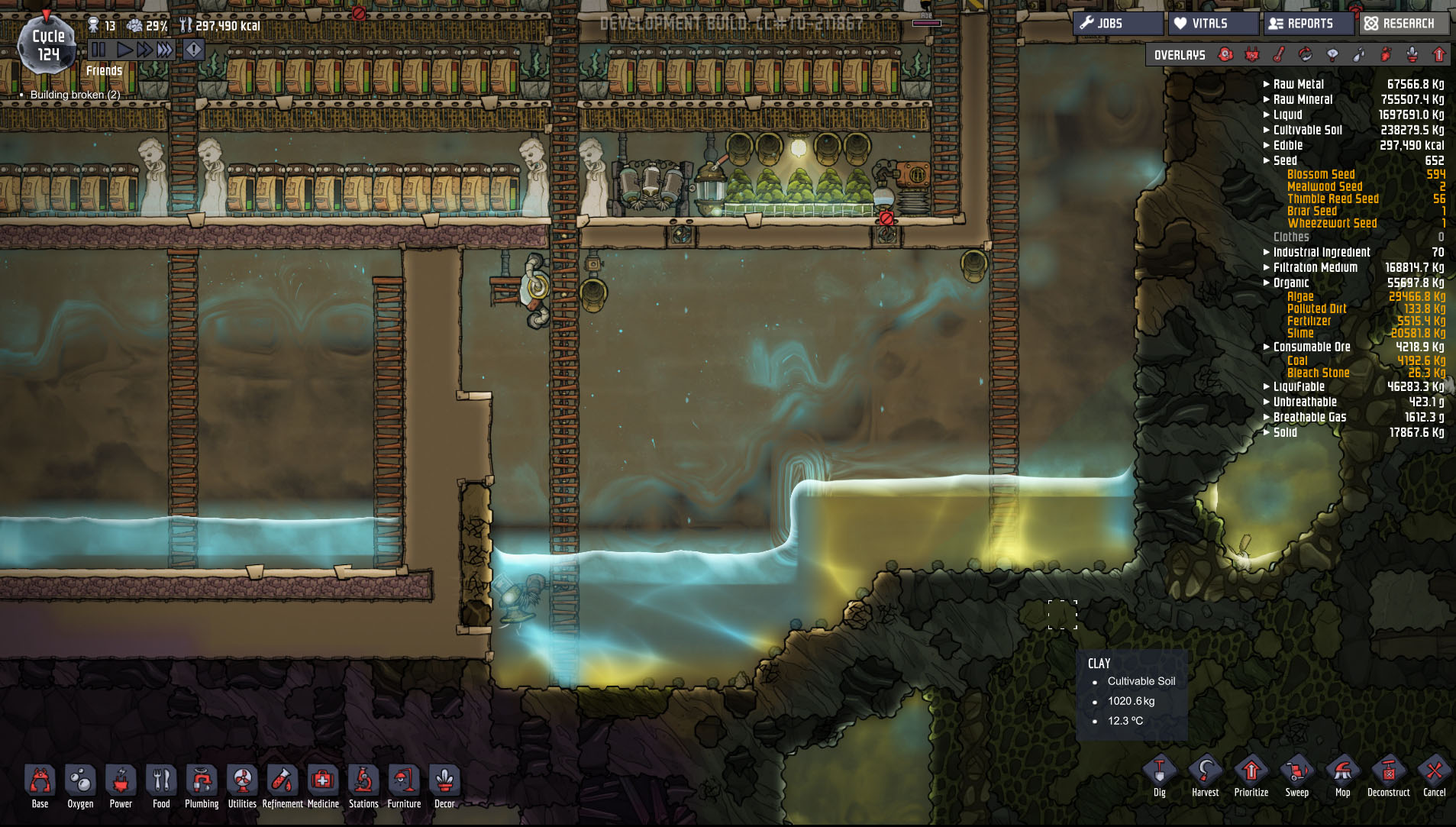1456x827 pixels.
Task: Select the Deconstruct tool
Action: pos(1388,775)
